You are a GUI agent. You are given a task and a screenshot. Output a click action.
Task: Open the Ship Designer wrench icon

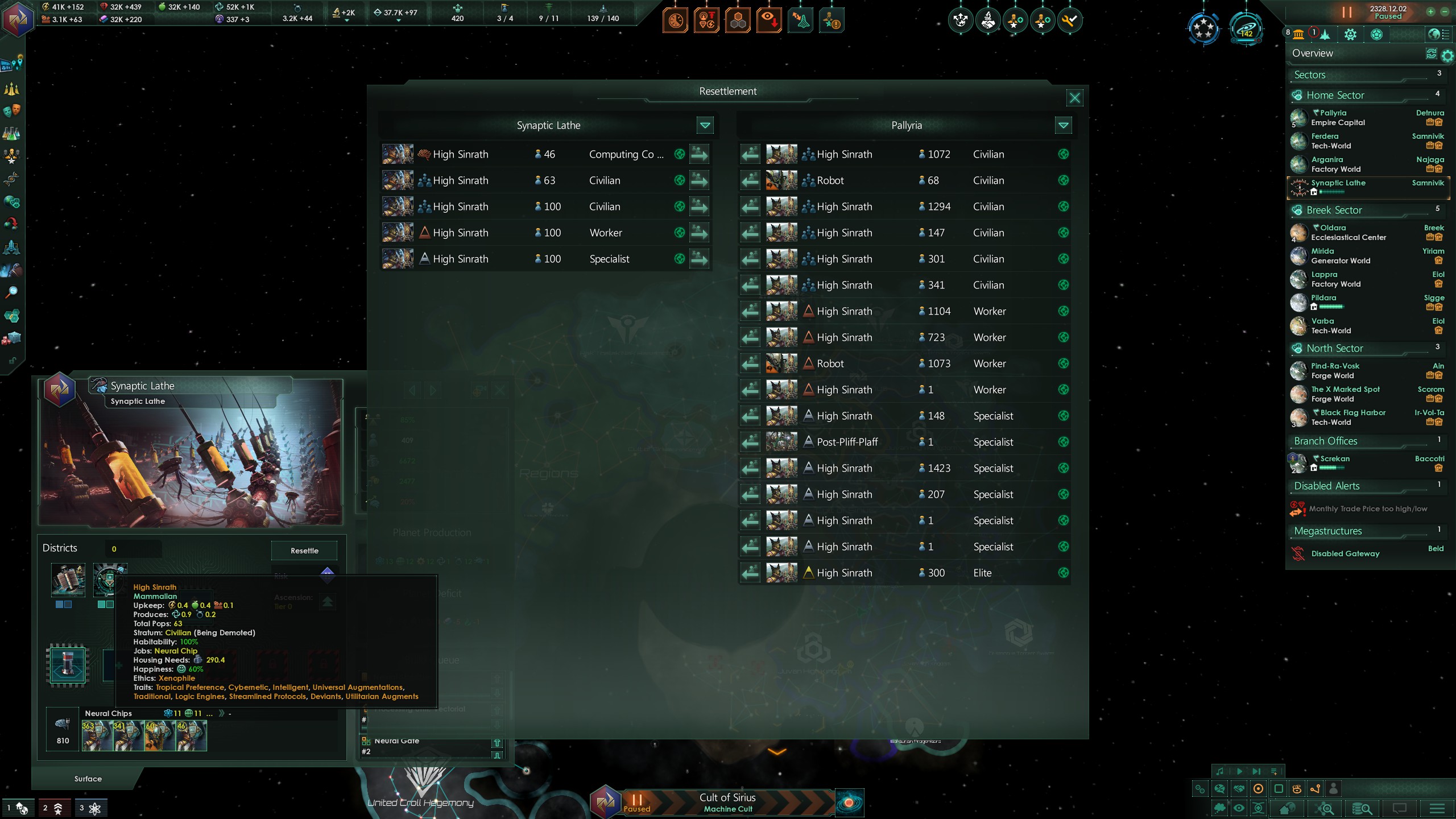[1070, 21]
